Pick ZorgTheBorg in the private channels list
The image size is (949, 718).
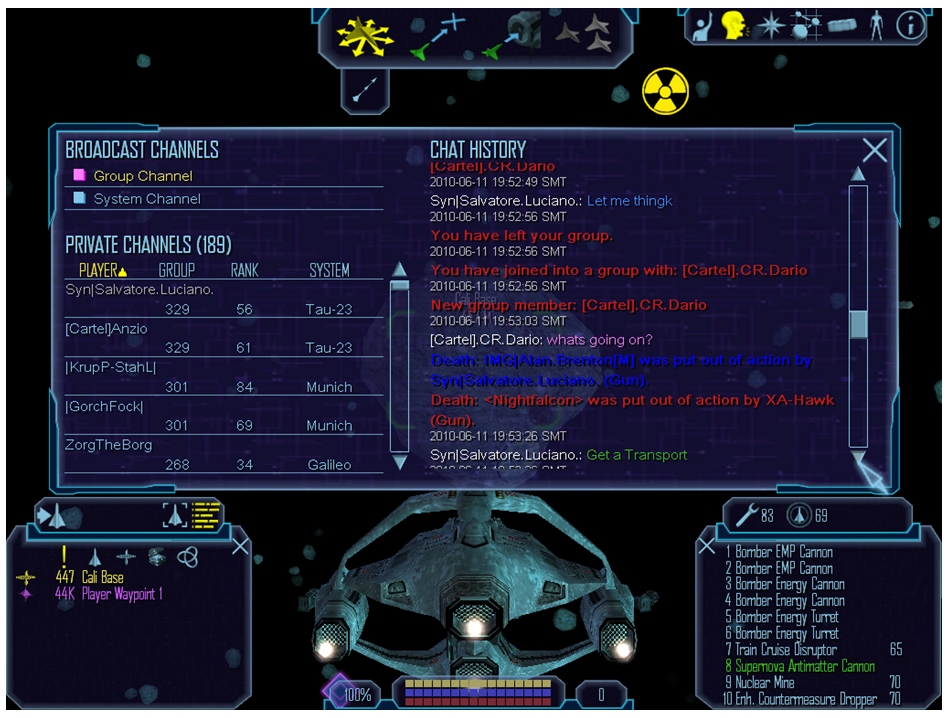tap(109, 445)
